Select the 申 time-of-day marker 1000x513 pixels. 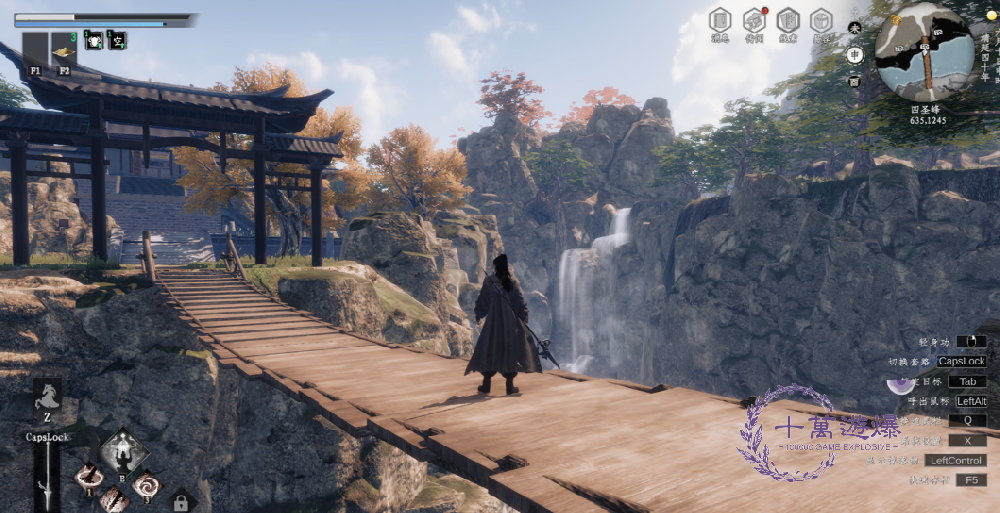coord(855,54)
